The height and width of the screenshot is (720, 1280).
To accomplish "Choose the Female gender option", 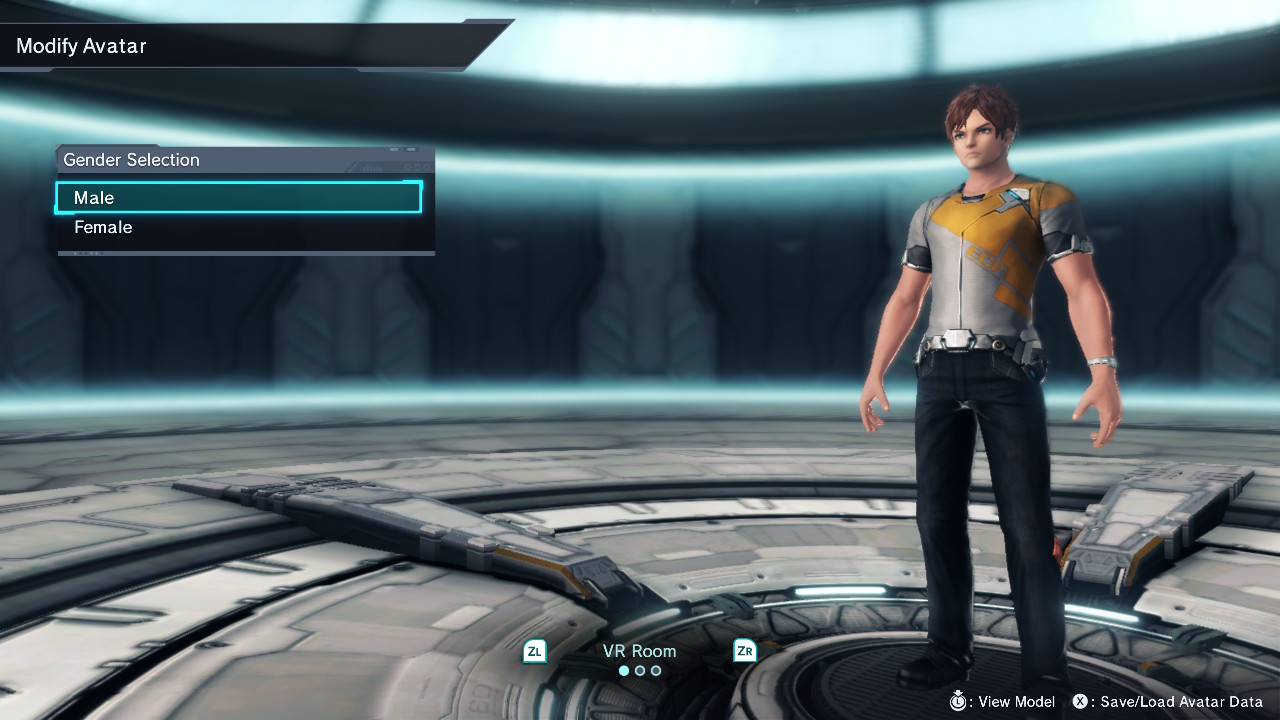I will [238, 228].
